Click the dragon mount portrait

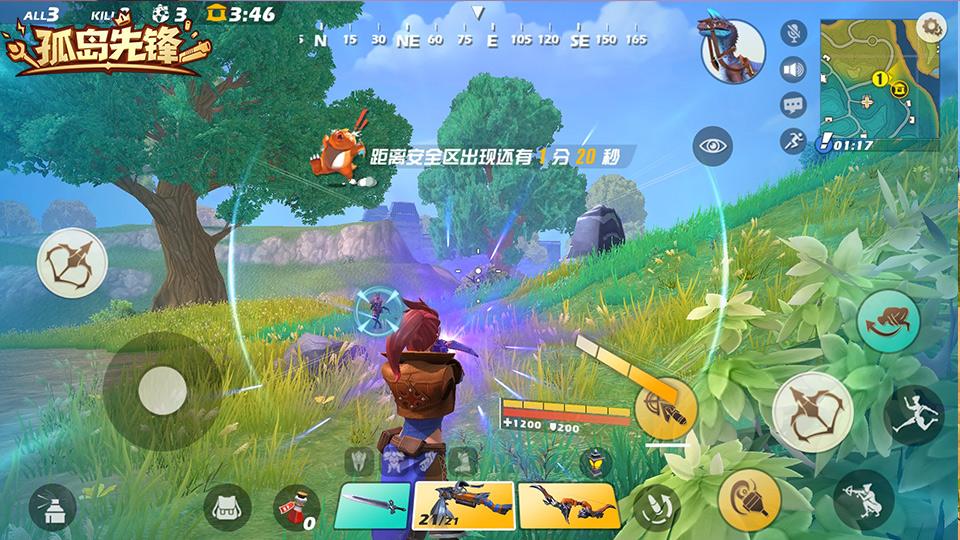[x=733, y=50]
